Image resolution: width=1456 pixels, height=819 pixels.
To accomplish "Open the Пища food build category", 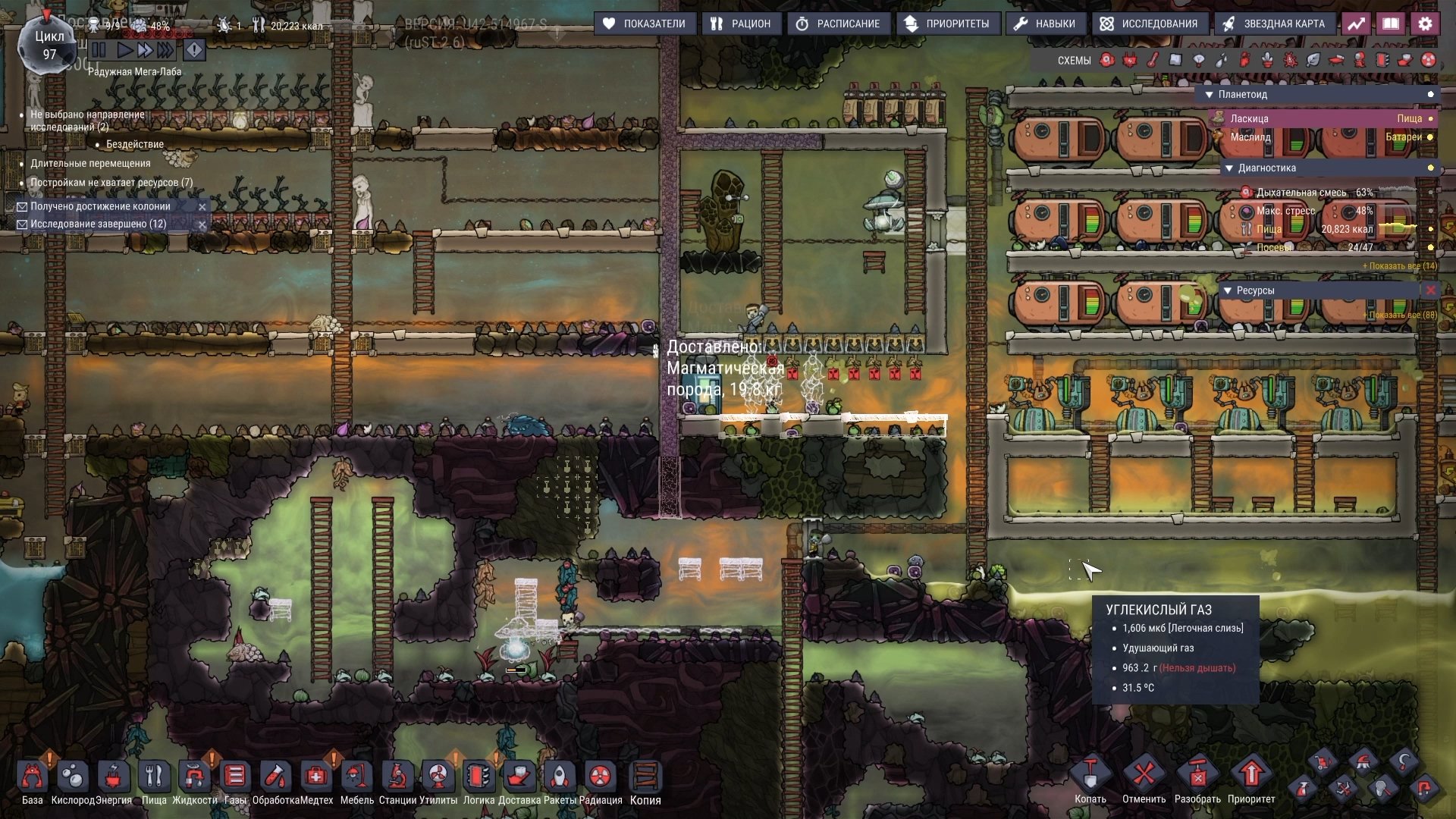I will point(154,777).
